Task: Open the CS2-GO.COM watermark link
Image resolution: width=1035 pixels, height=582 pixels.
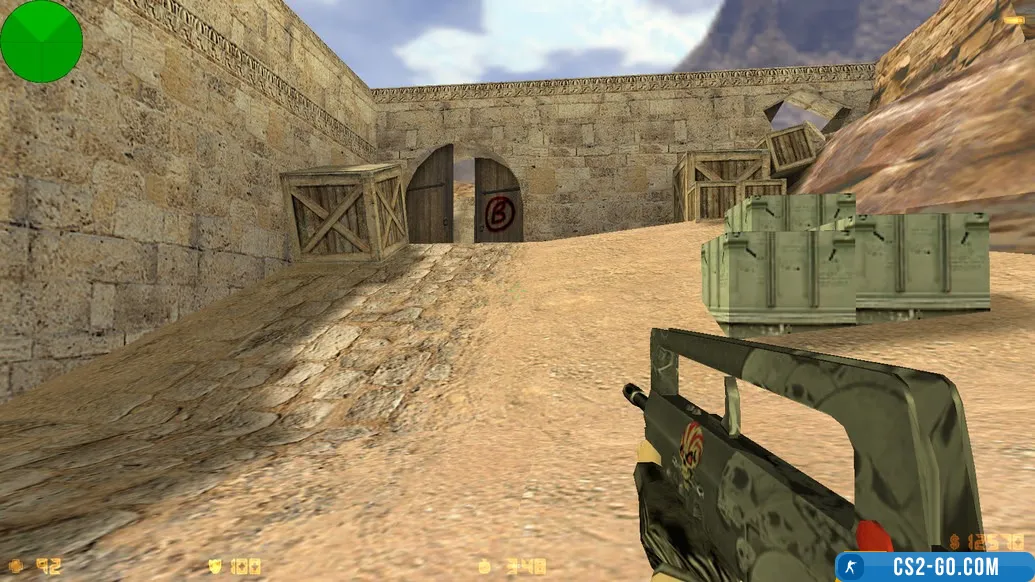Action: [934, 566]
